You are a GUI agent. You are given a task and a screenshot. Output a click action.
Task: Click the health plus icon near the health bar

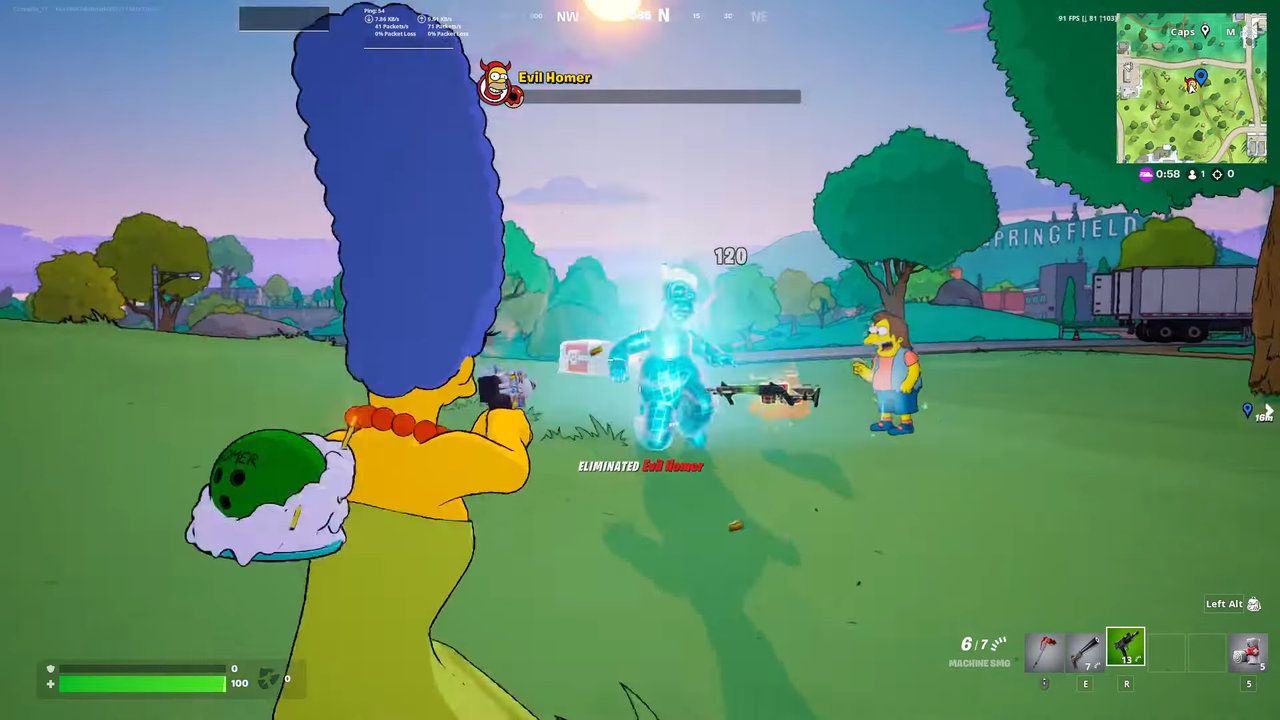click(50, 685)
